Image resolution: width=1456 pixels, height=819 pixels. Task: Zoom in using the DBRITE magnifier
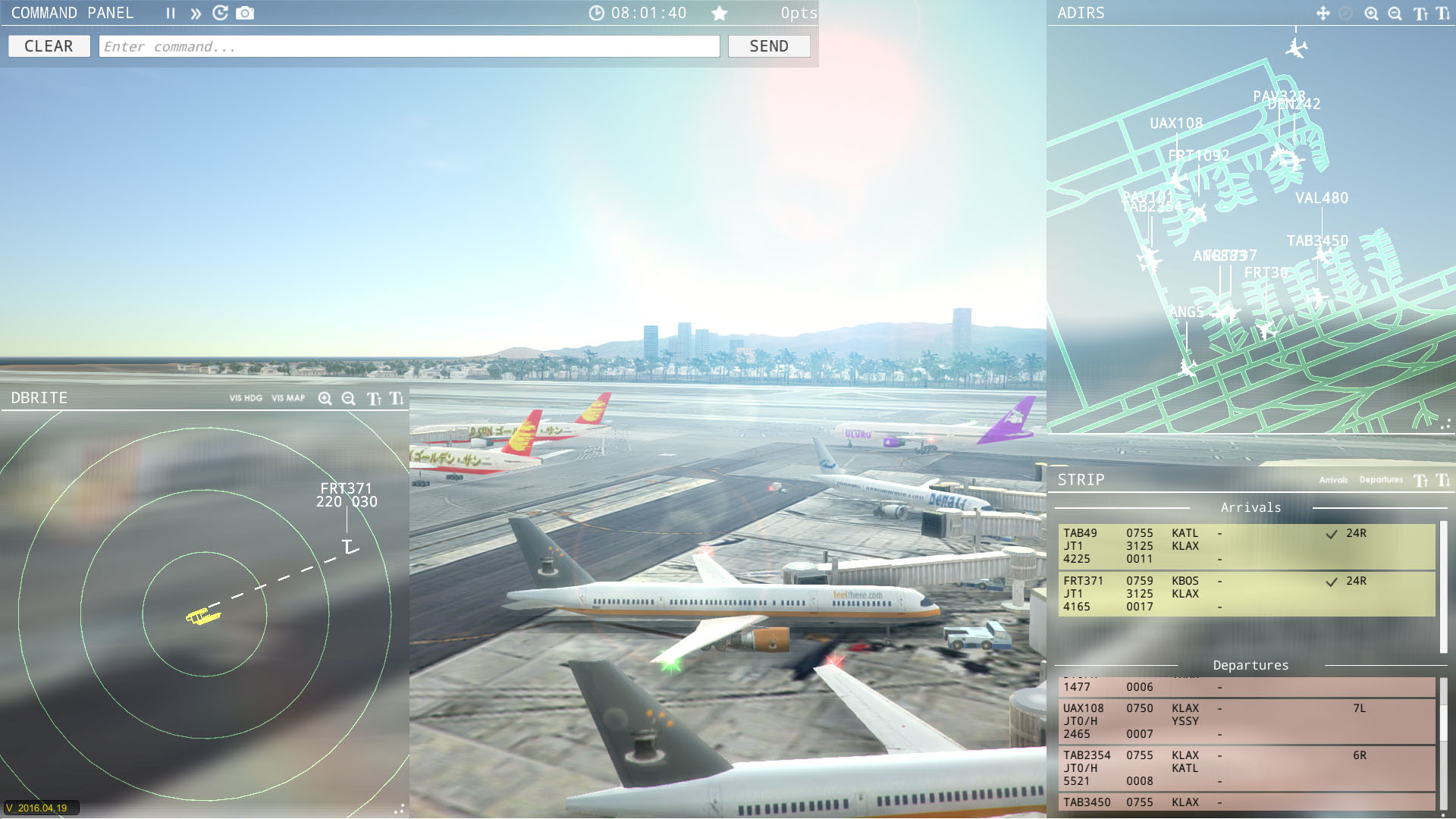(x=325, y=397)
